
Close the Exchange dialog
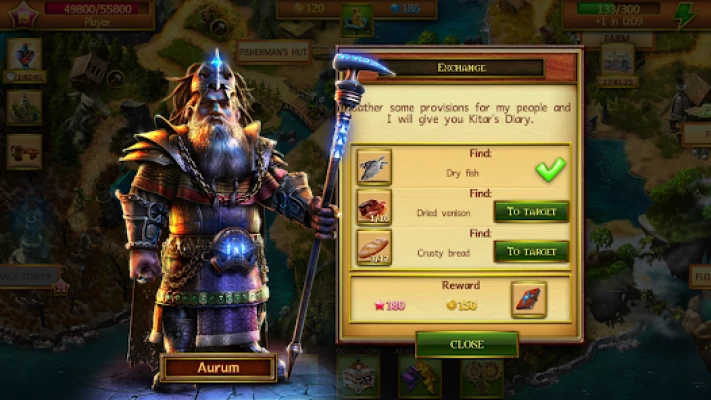point(466,344)
